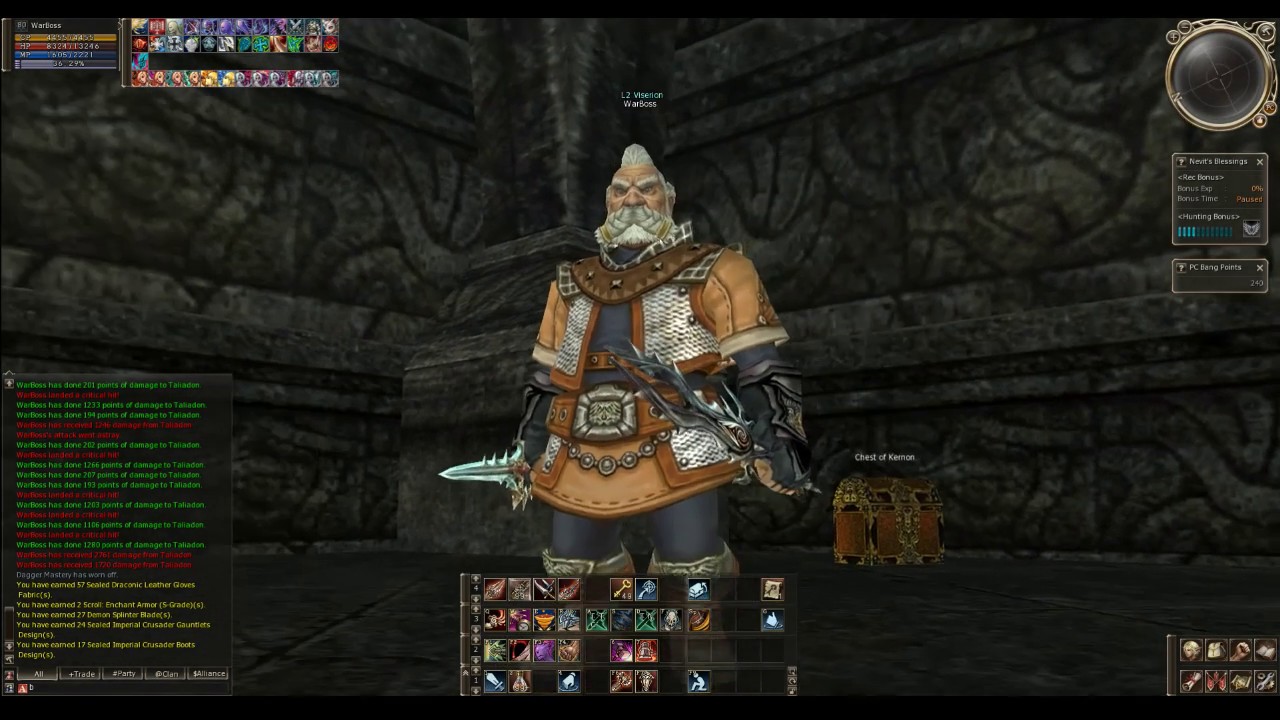Open the radar minimap
The width and height of the screenshot is (1280, 720).
click(1220, 75)
